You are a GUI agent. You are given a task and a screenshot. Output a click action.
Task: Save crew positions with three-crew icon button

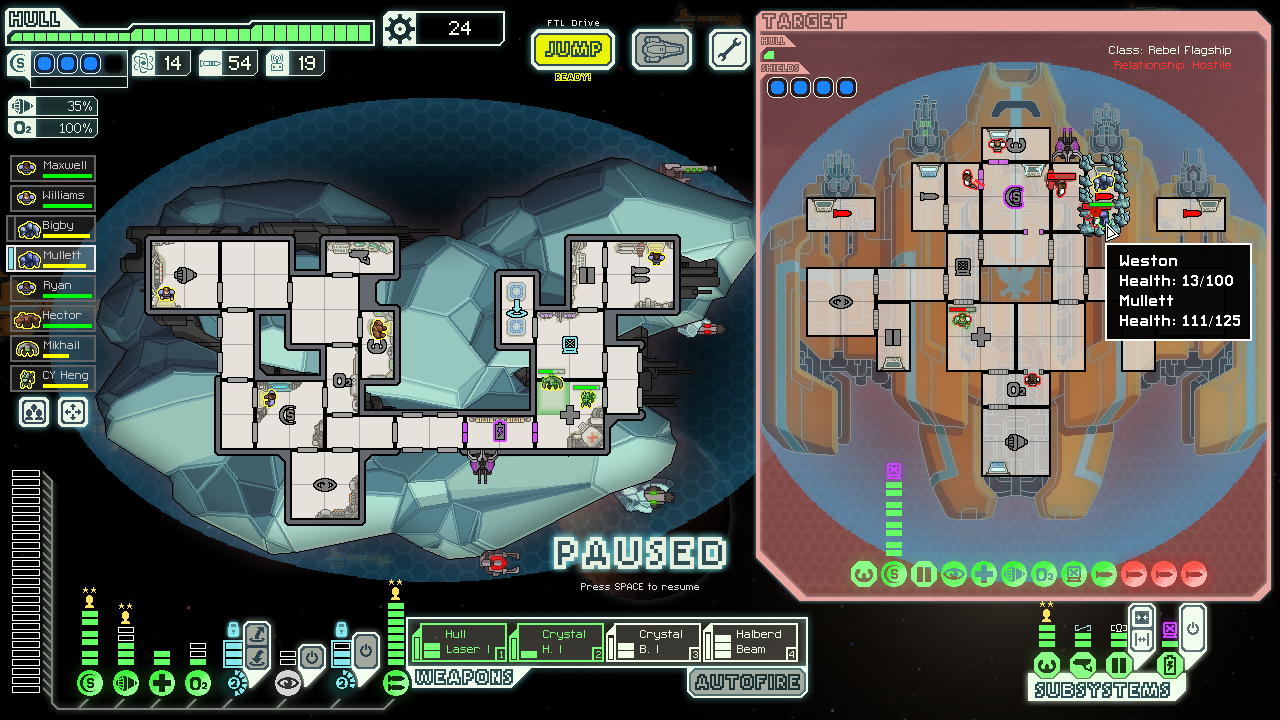point(34,411)
